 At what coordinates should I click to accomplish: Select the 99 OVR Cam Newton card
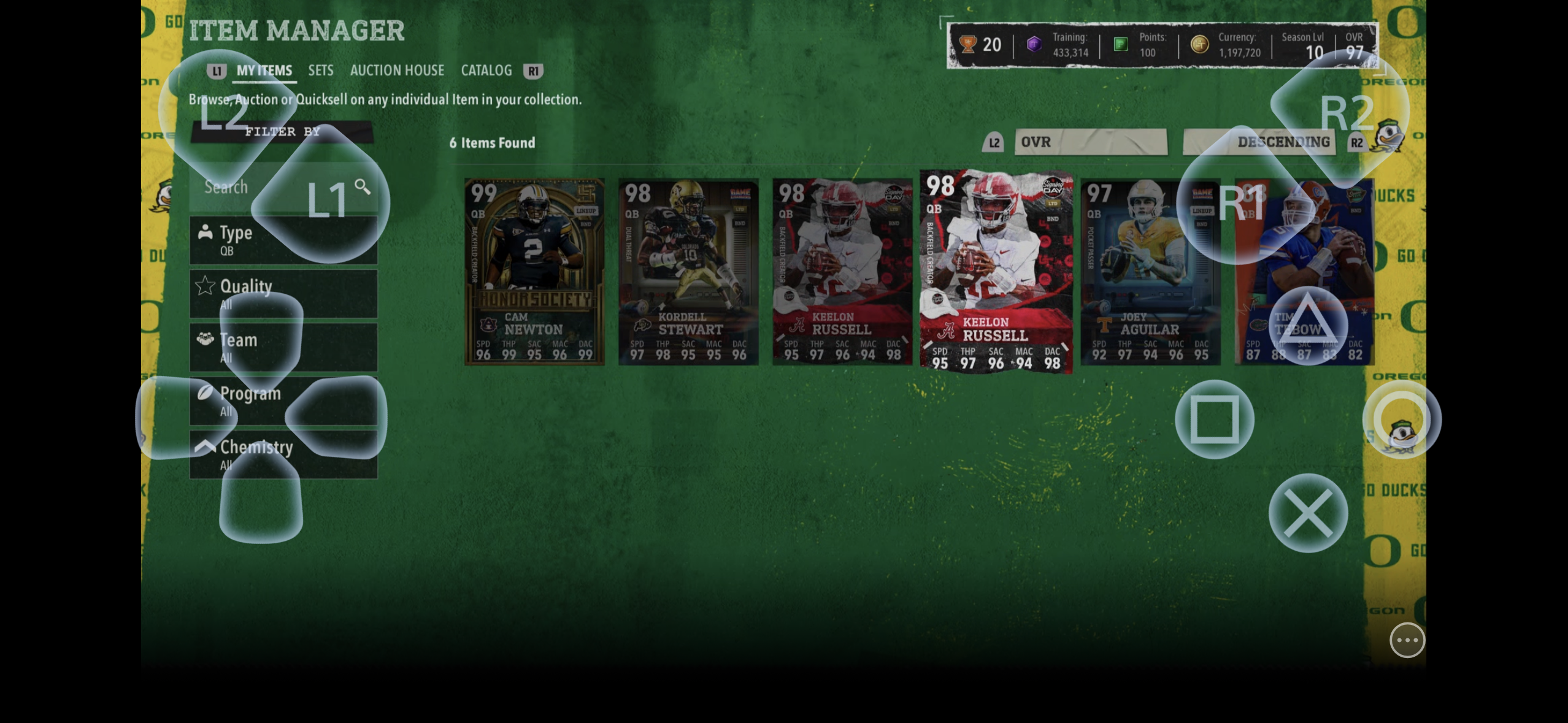coord(534,272)
